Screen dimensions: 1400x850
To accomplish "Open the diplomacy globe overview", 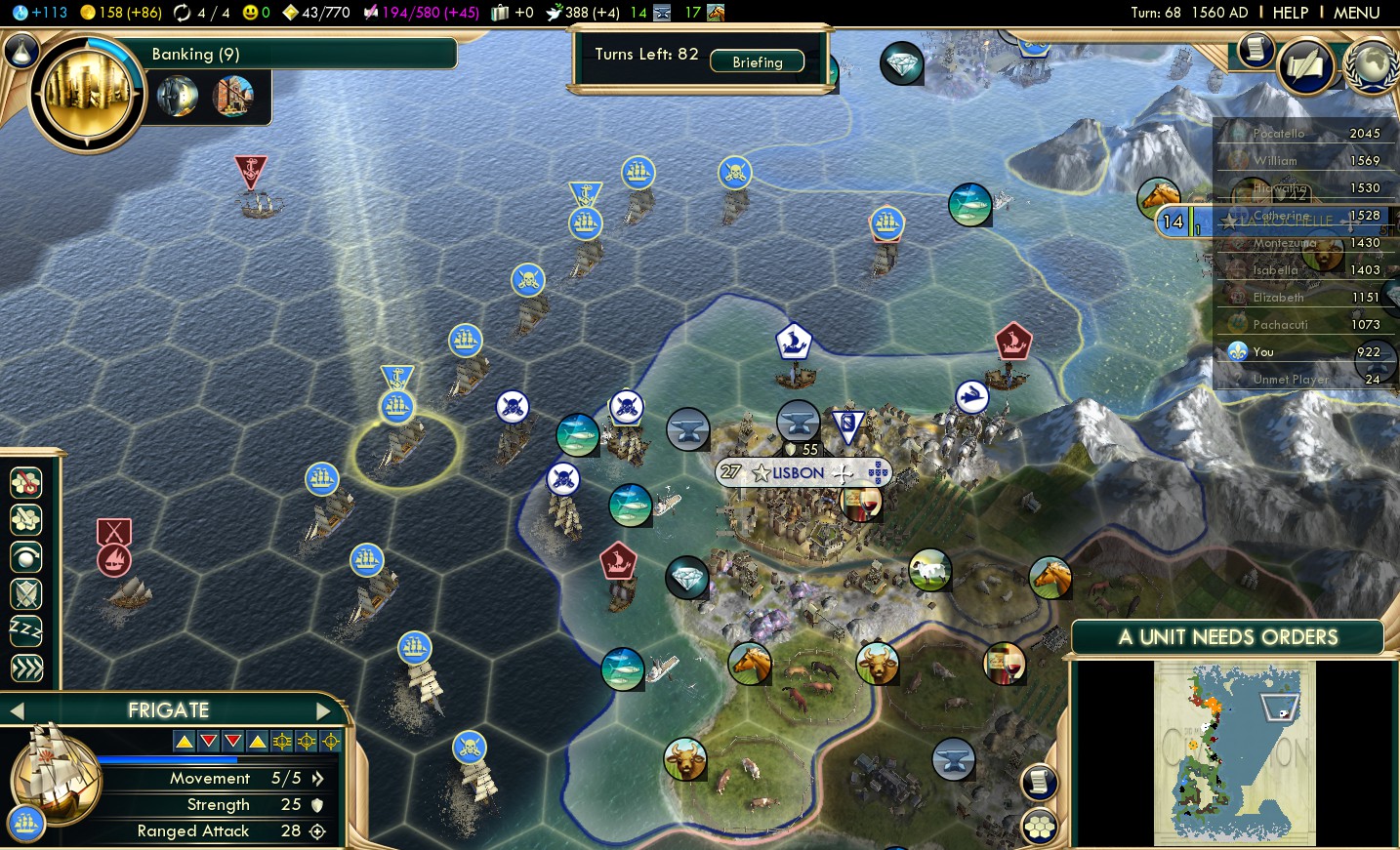I will (x=1372, y=66).
